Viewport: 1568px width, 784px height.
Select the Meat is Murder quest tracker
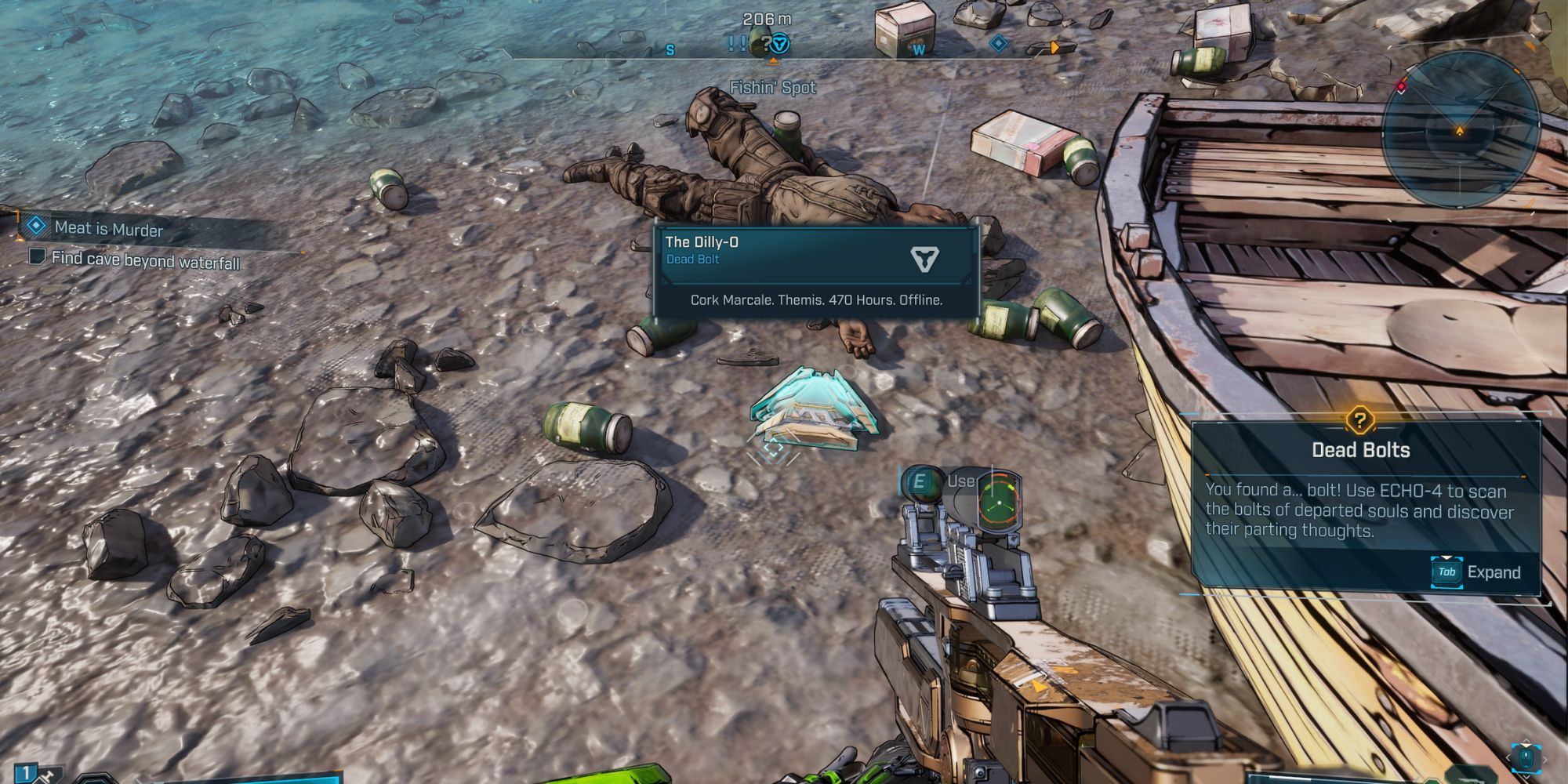coord(108,229)
